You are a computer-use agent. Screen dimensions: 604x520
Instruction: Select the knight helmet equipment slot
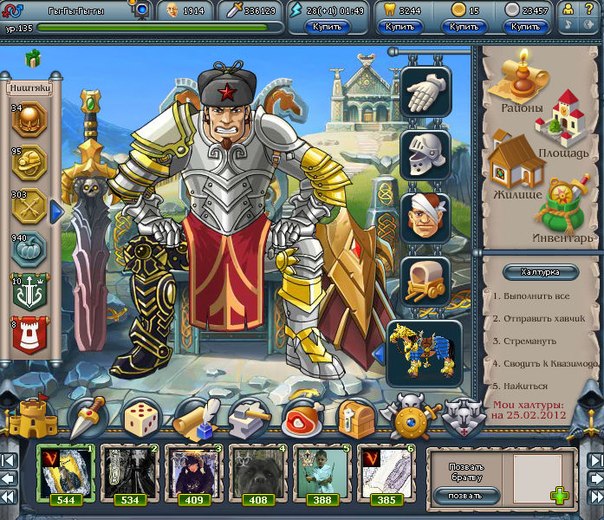click(x=424, y=153)
